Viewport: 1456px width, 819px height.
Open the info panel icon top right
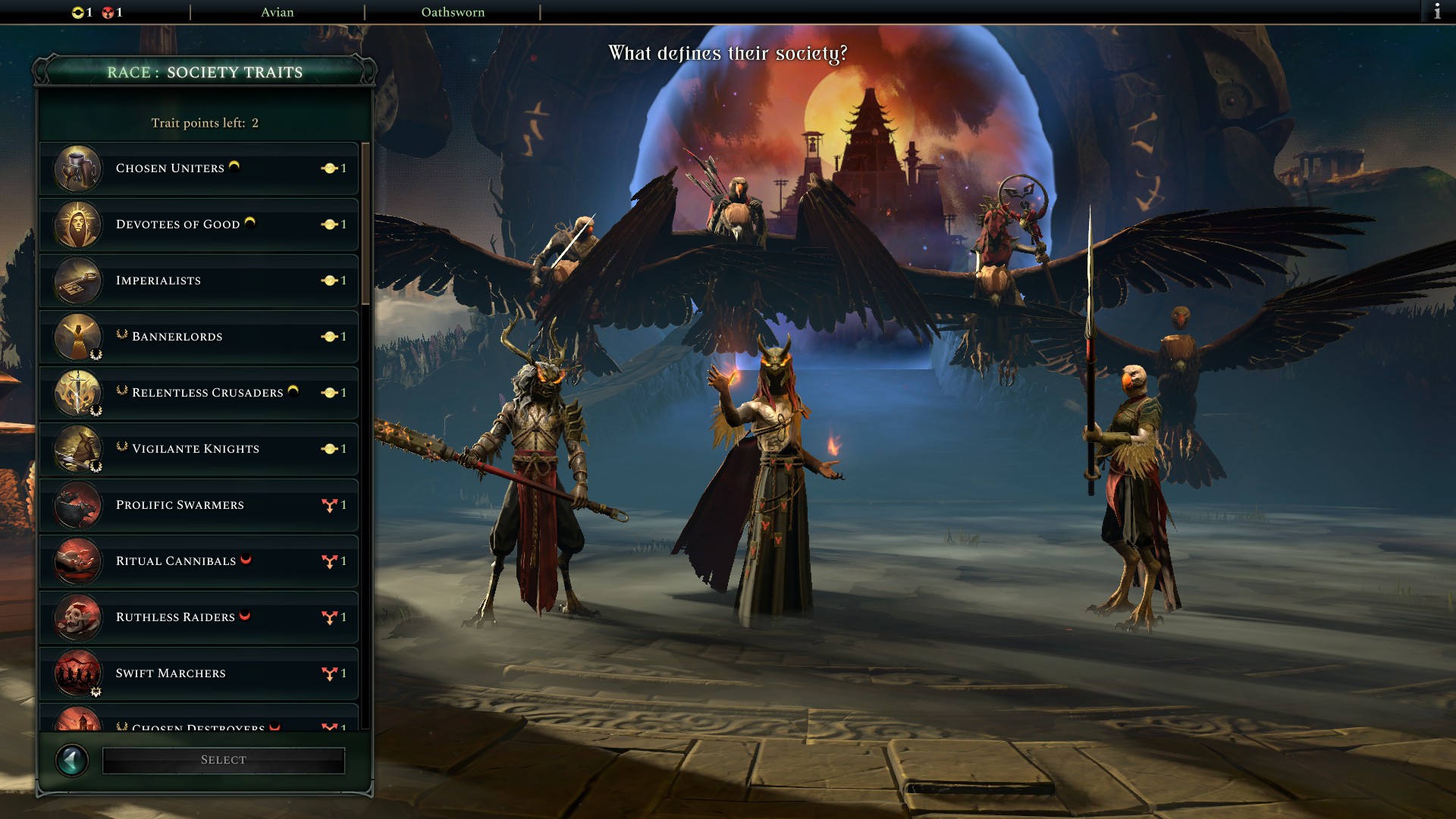[1437, 11]
